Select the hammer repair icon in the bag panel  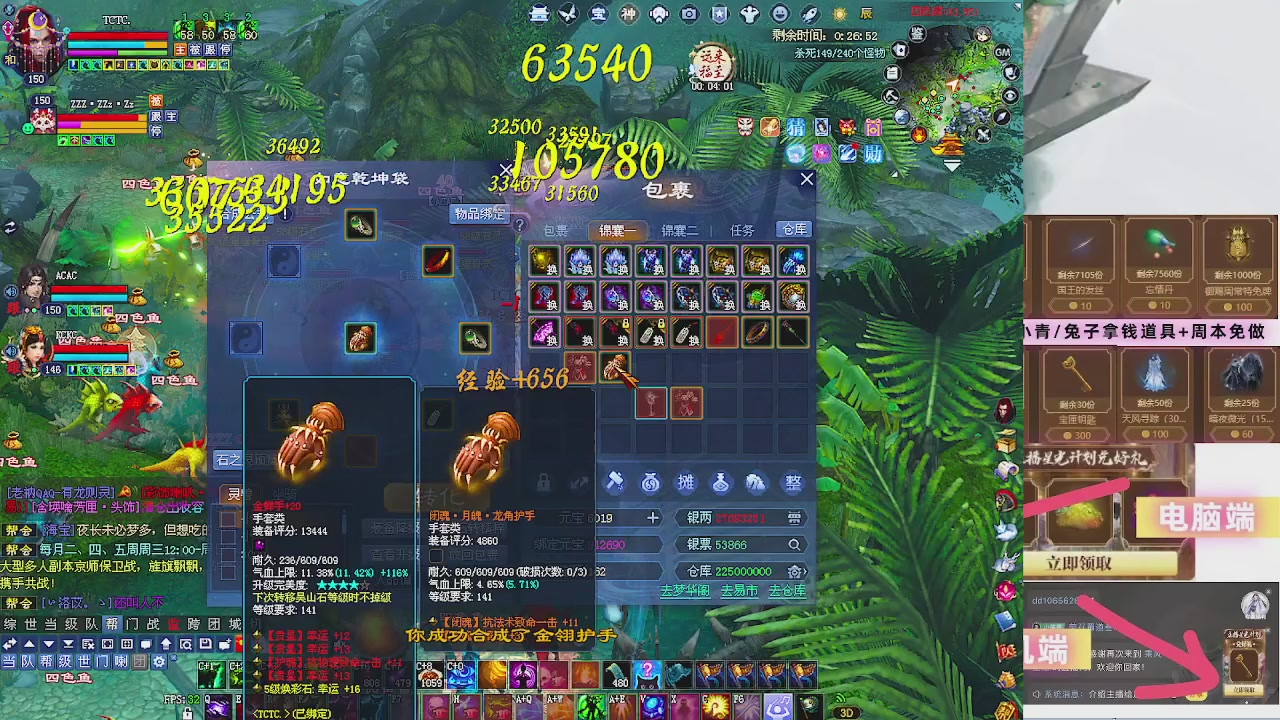pyautogui.click(x=615, y=483)
